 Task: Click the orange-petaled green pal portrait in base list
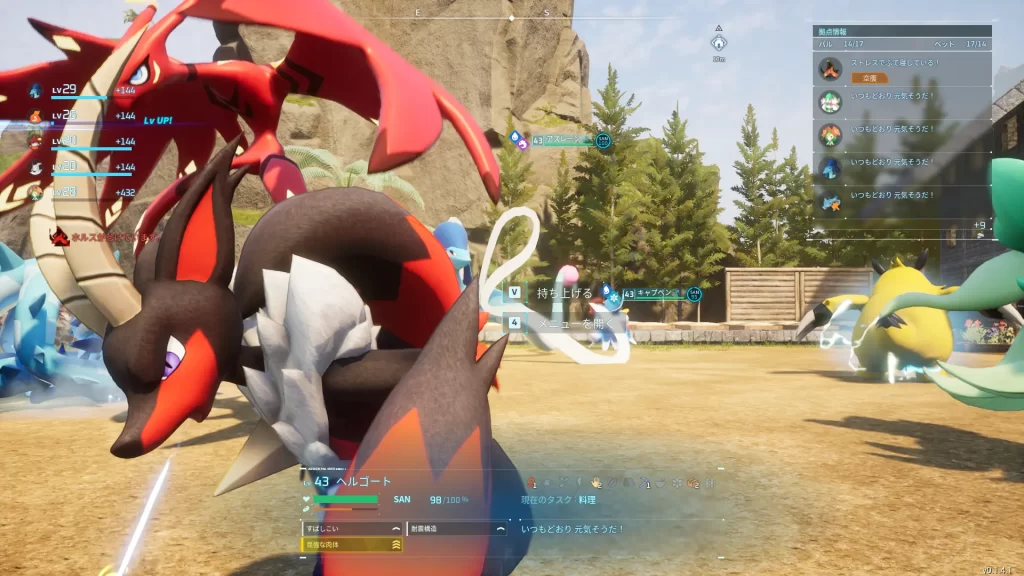pos(830,135)
